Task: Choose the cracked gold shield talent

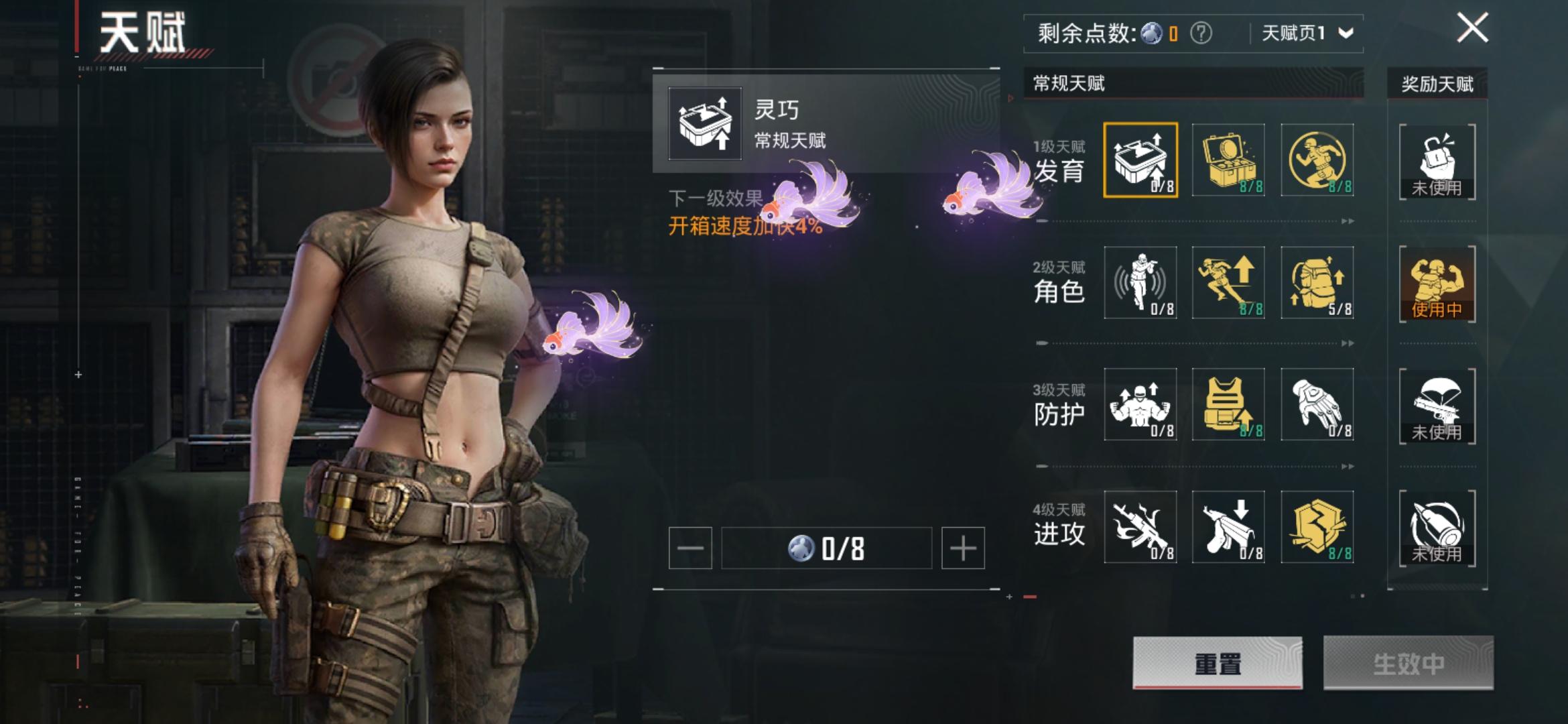Action: (1317, 526)
